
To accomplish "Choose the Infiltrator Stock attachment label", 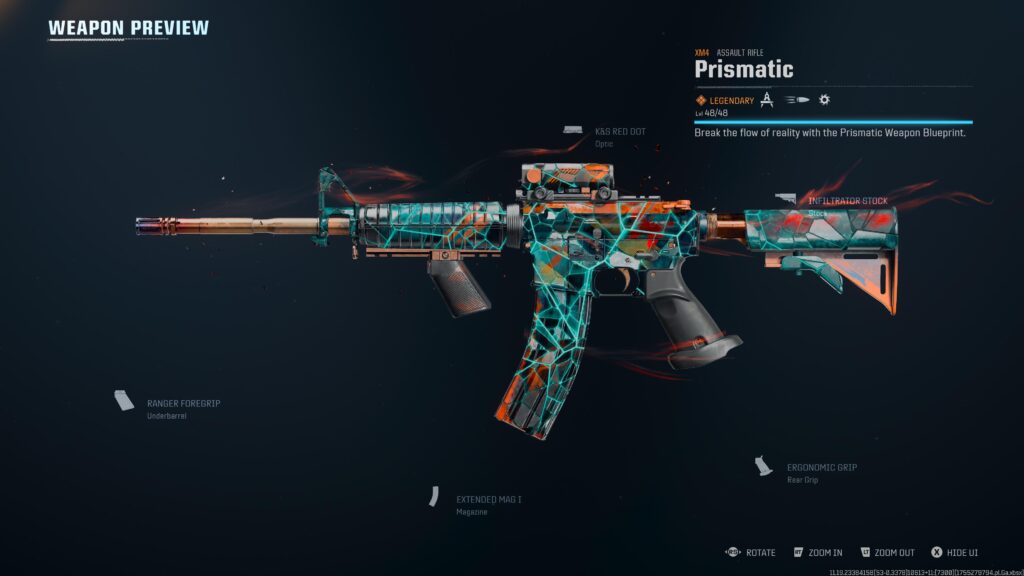I will (847, 201).
